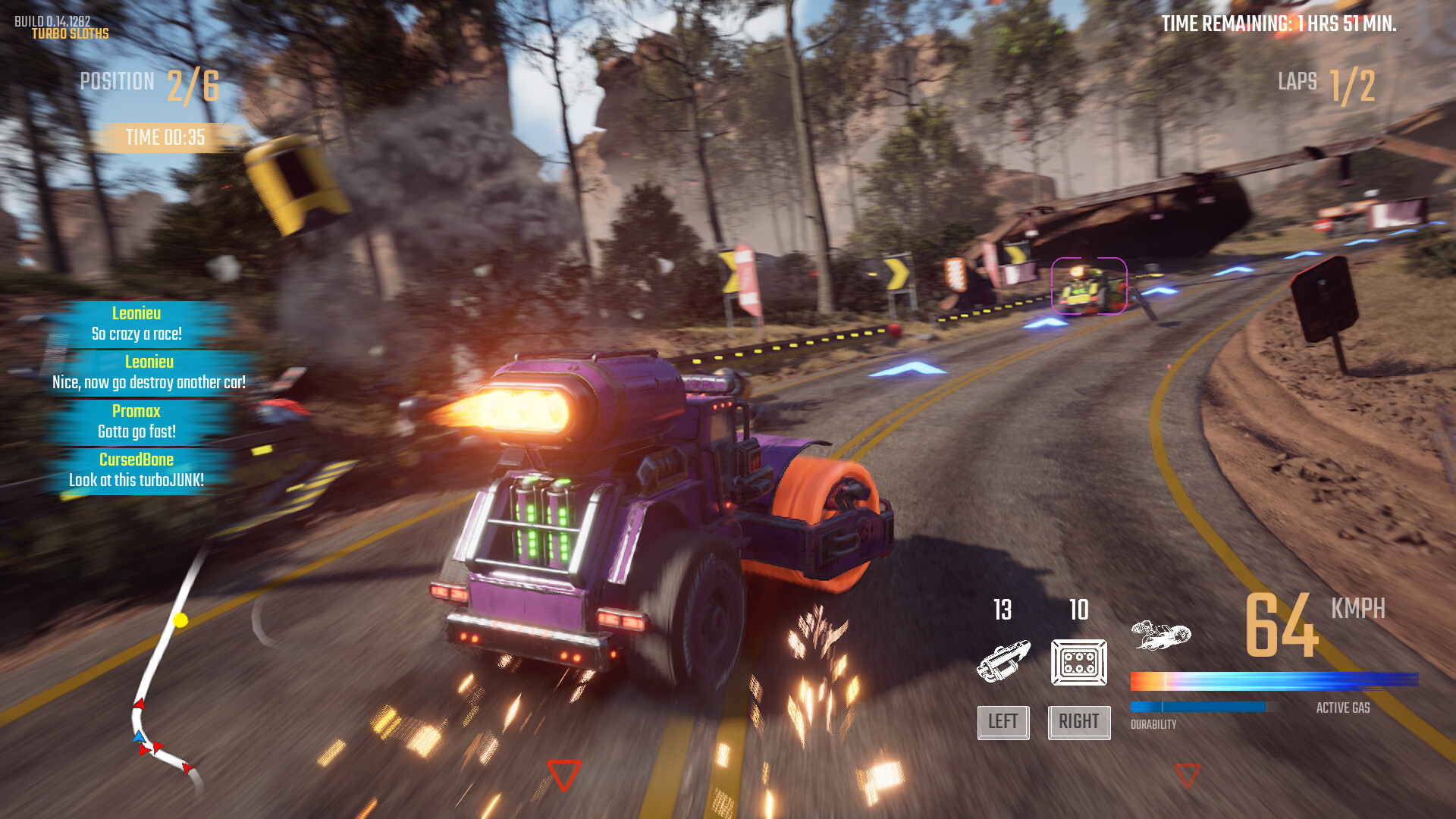Click the red arrow marker on the minimap
Screen dimensions: 1456x819
[x=140, y=704]
